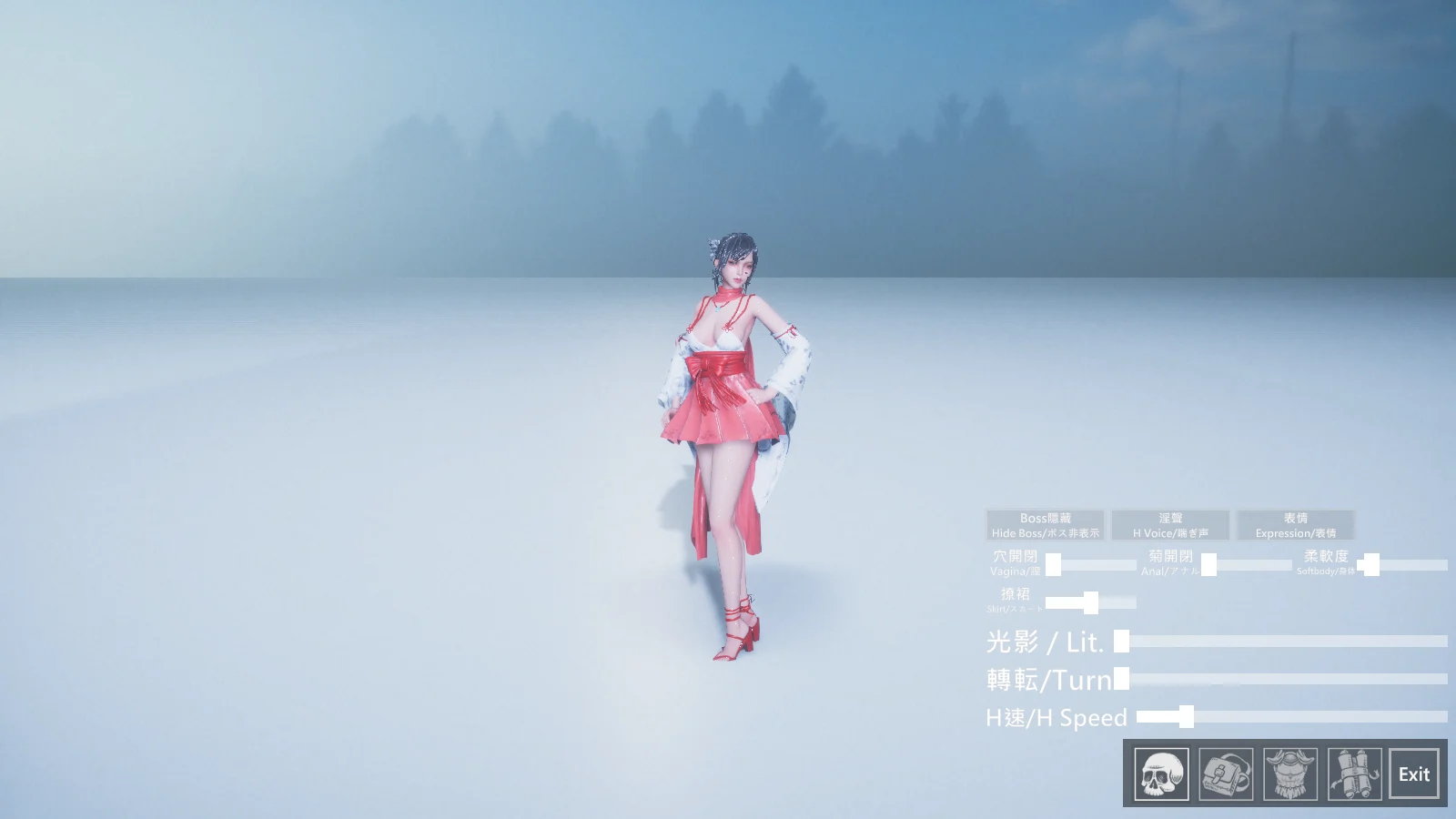
Task: Click the 光影/Lit slider handle
Action: click(1122, 642)
